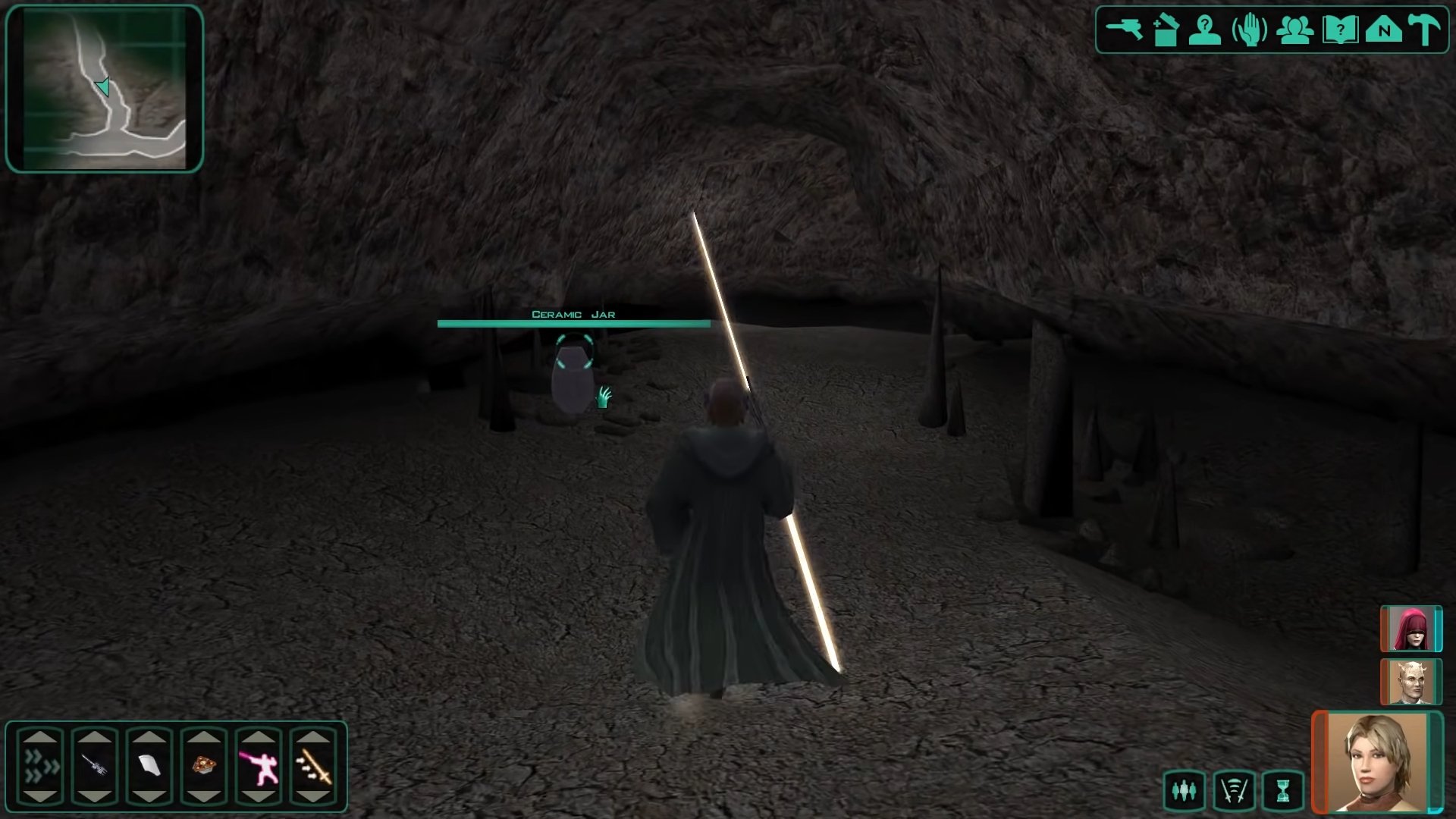This screenshot has height=819, width=1456.
Task: Open the character sheet silhouette icon
Action: (x=1205, y=30)
